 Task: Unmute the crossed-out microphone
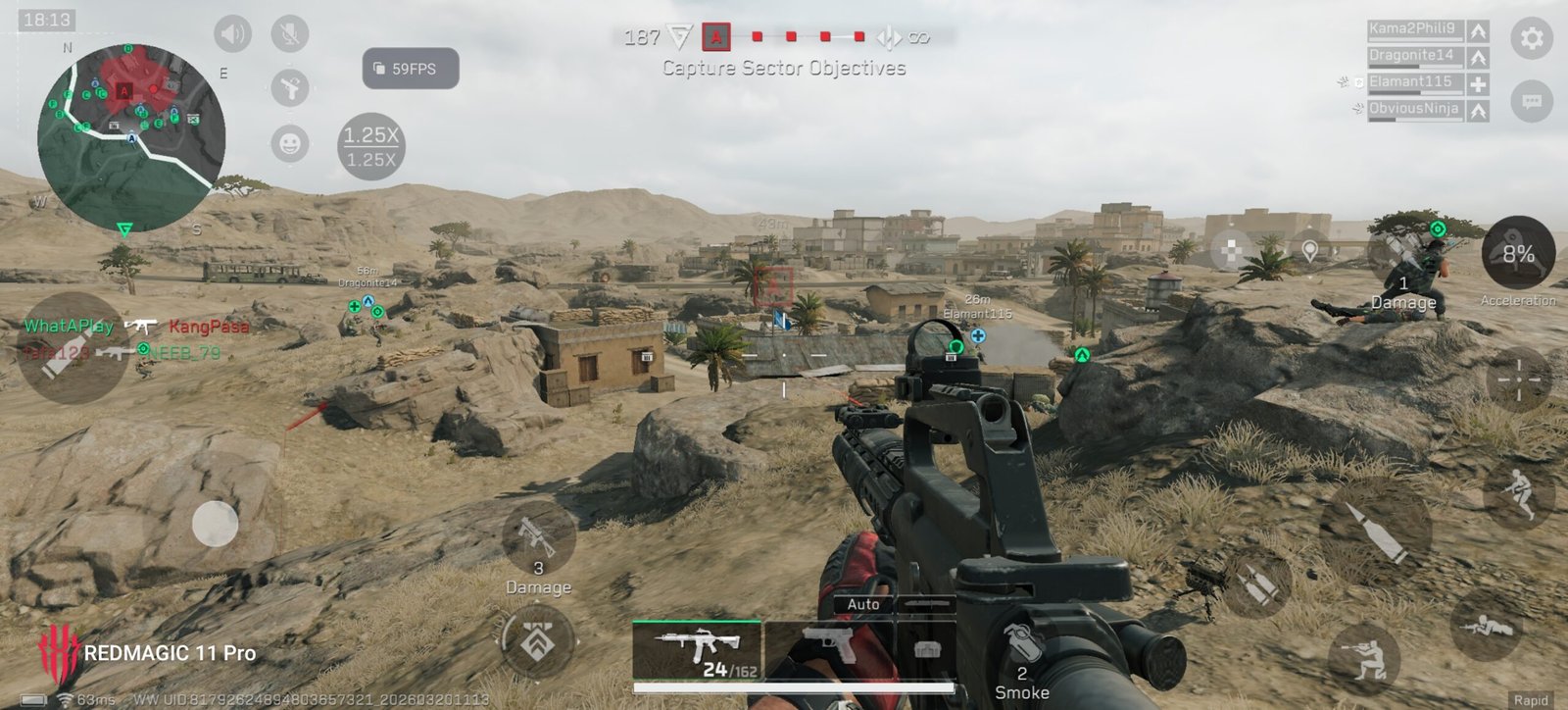point(289,34)
